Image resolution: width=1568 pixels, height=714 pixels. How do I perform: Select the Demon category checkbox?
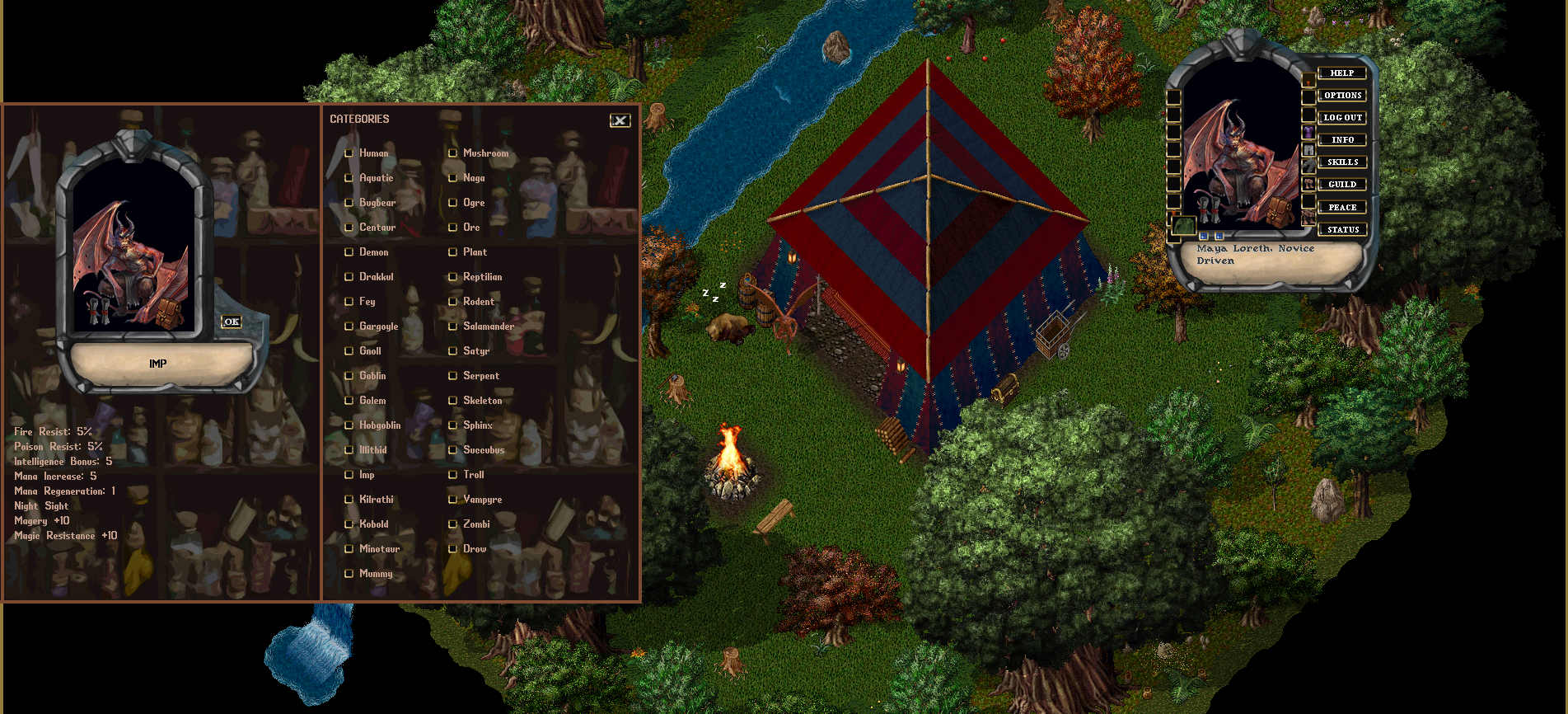[349, 252]
